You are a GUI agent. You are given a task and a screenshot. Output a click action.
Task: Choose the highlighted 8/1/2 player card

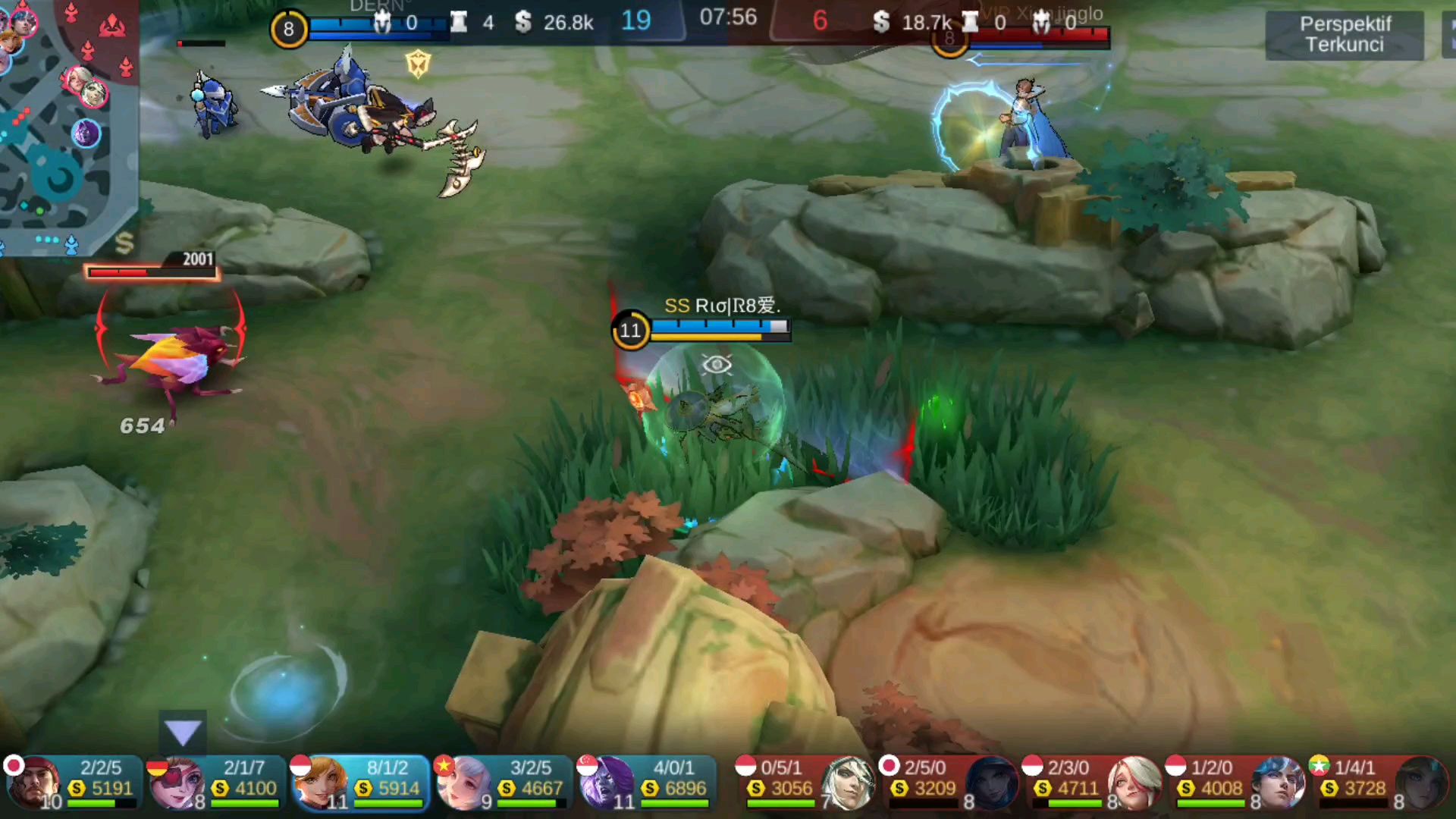click(x=359, y=781)
